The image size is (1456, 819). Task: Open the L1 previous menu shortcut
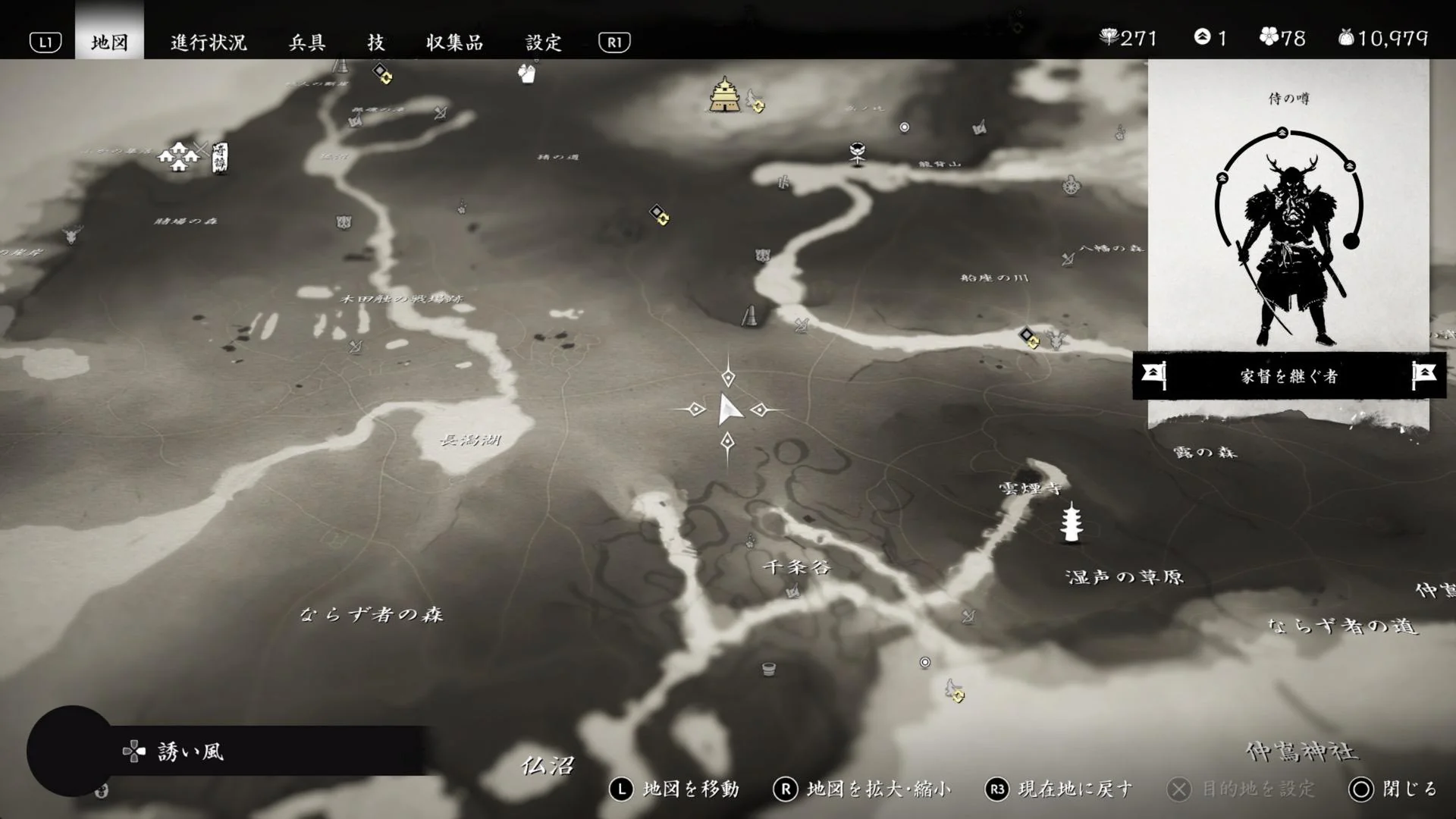[x=45, y=42]
